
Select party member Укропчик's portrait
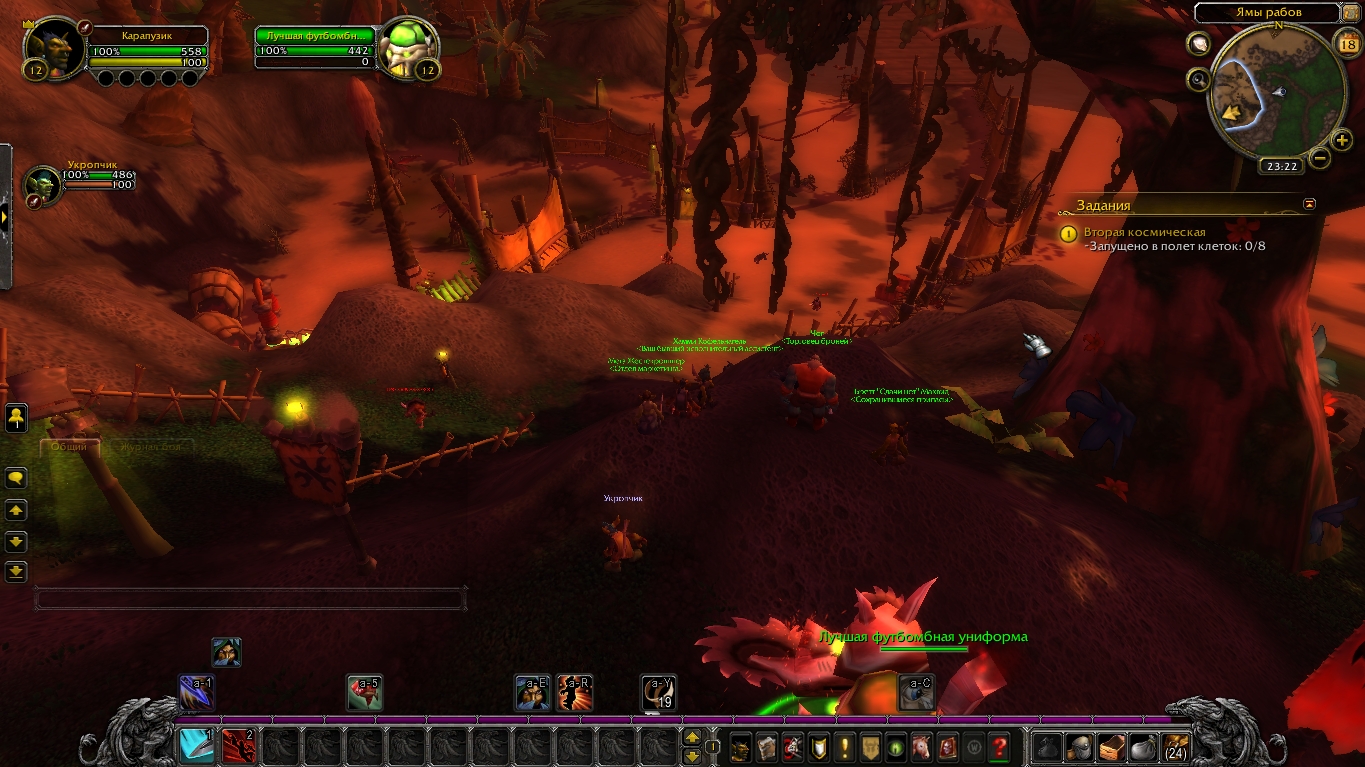(43, 185)
